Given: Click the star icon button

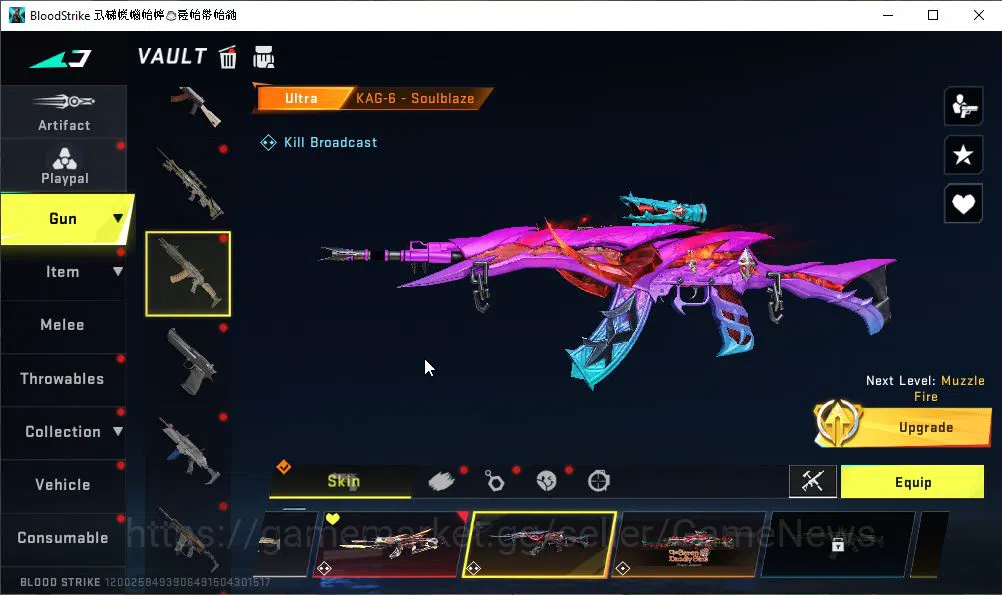Looking at the screenshot, I should pos(963,155).
